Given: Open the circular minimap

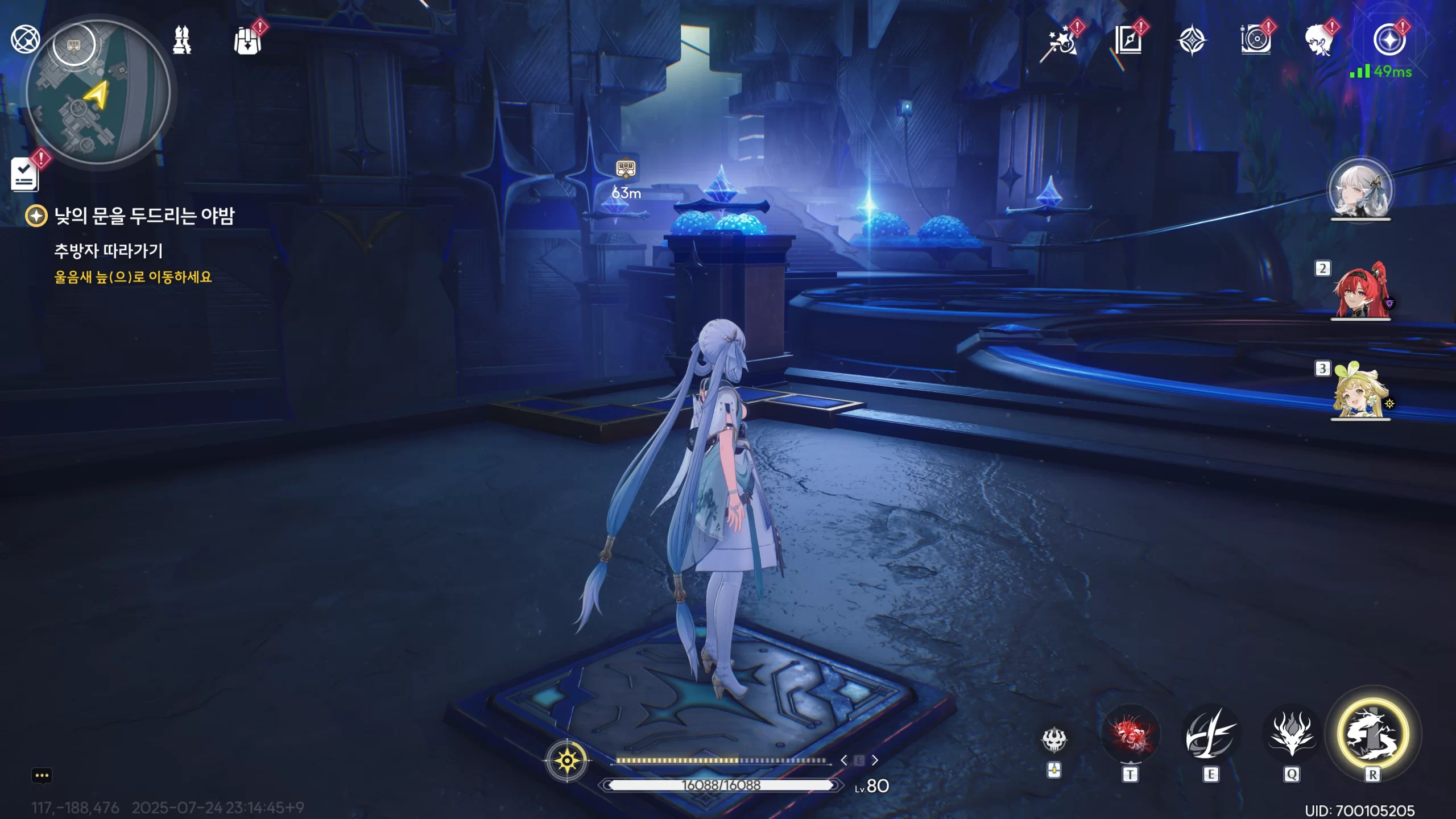Looking at the screenshot, I should pyautogui.click(x=98, y=92).
